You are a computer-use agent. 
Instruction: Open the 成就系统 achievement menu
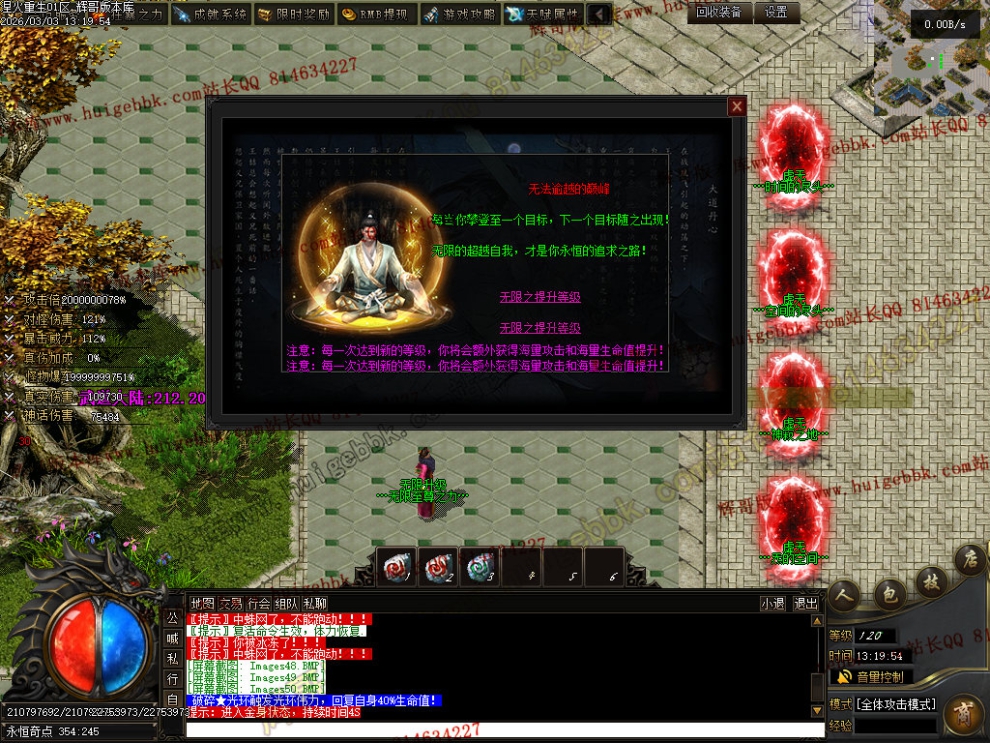[210, 14]
